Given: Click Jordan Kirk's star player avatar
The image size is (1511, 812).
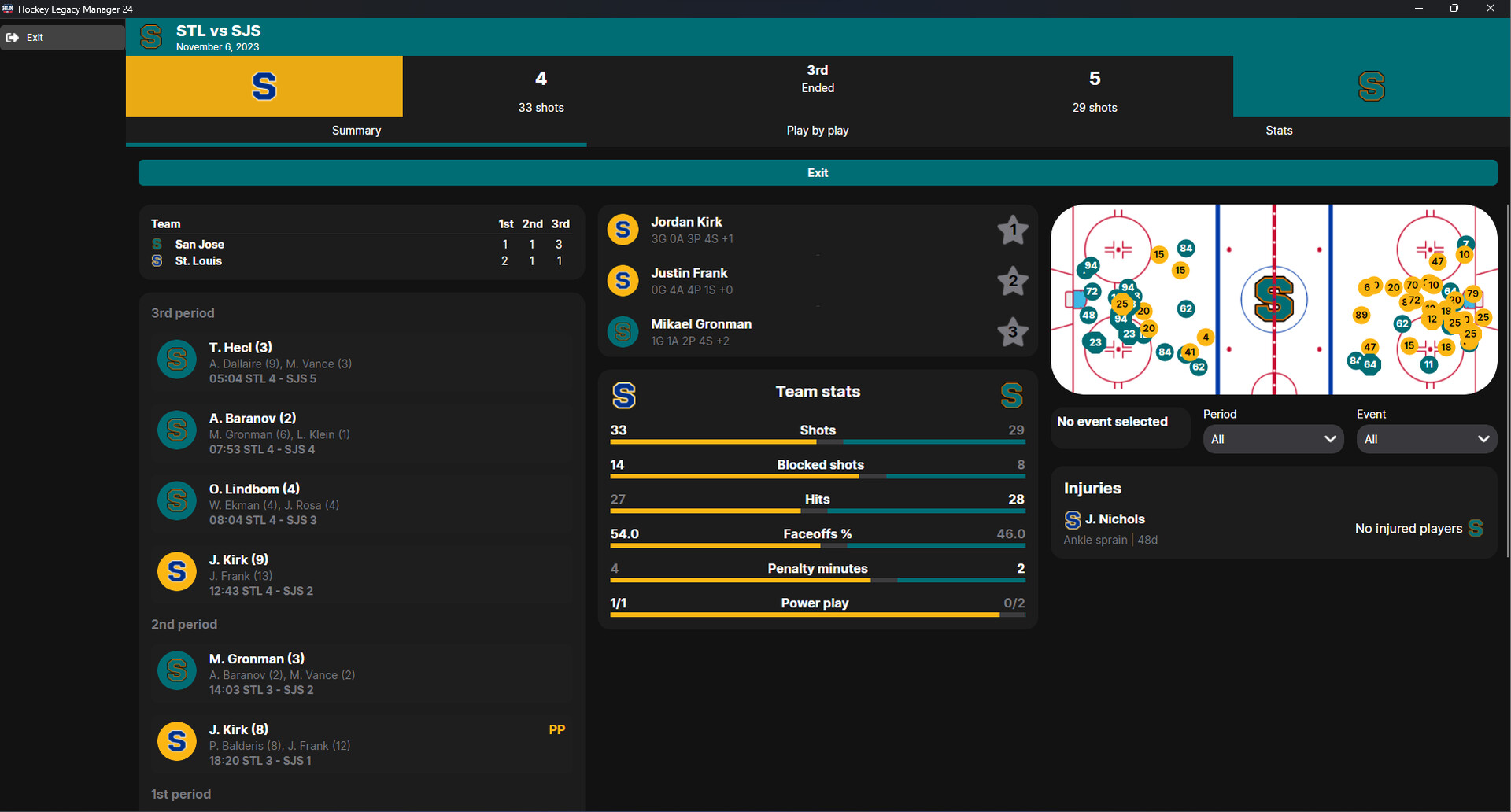Looking at the screenshot, I should click(x=622, y=229).
